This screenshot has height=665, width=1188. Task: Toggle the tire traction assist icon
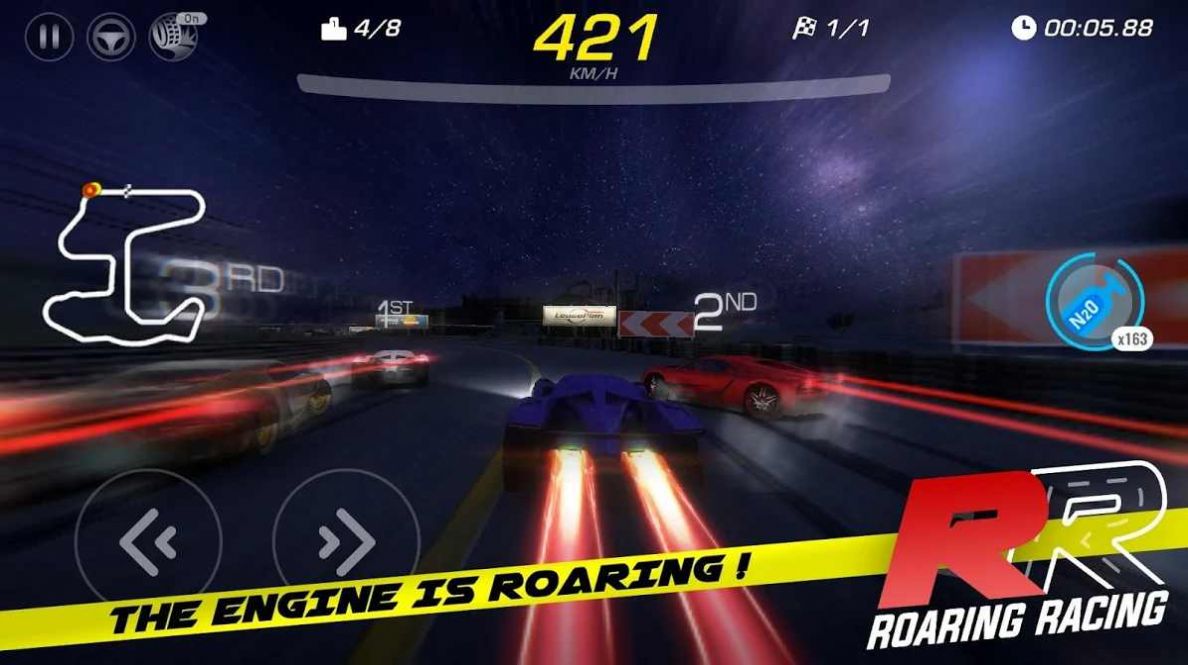pos(170,38)
